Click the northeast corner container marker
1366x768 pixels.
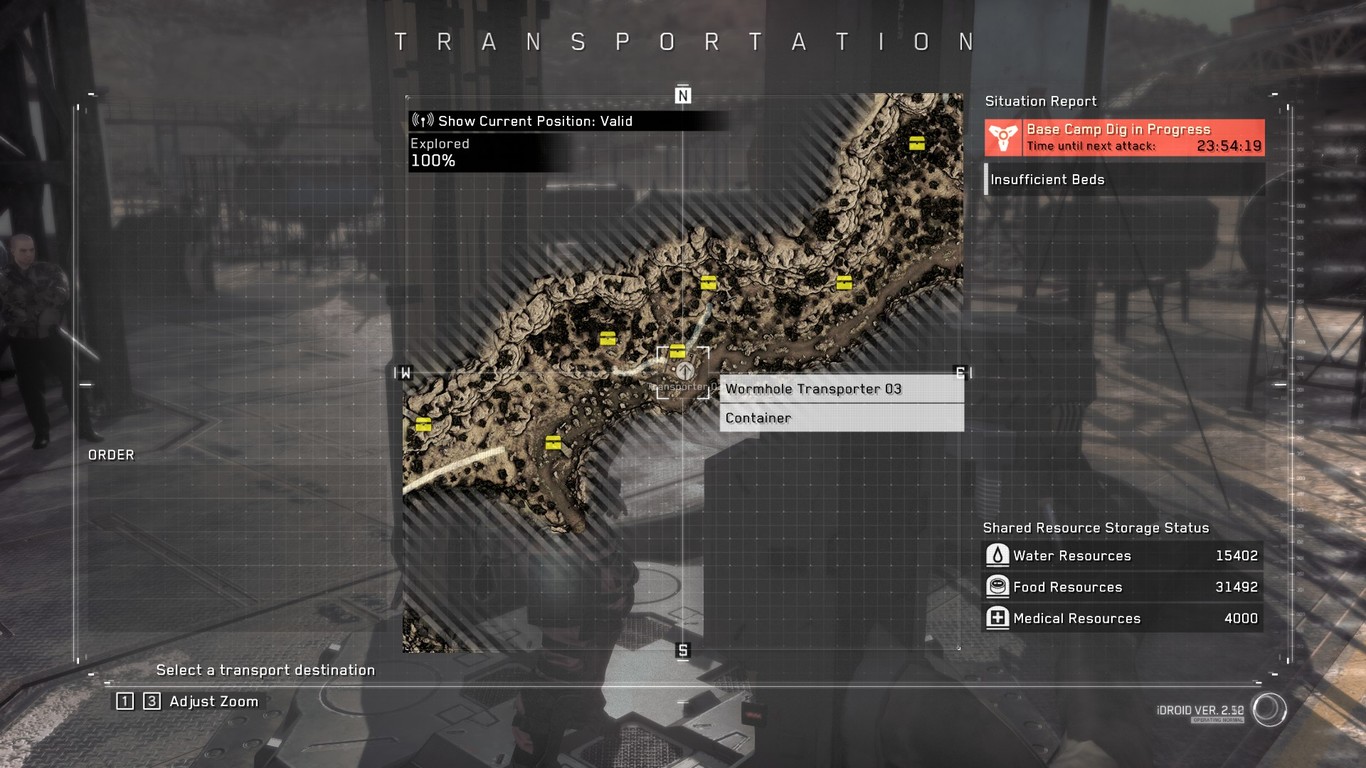click(915, 141)
